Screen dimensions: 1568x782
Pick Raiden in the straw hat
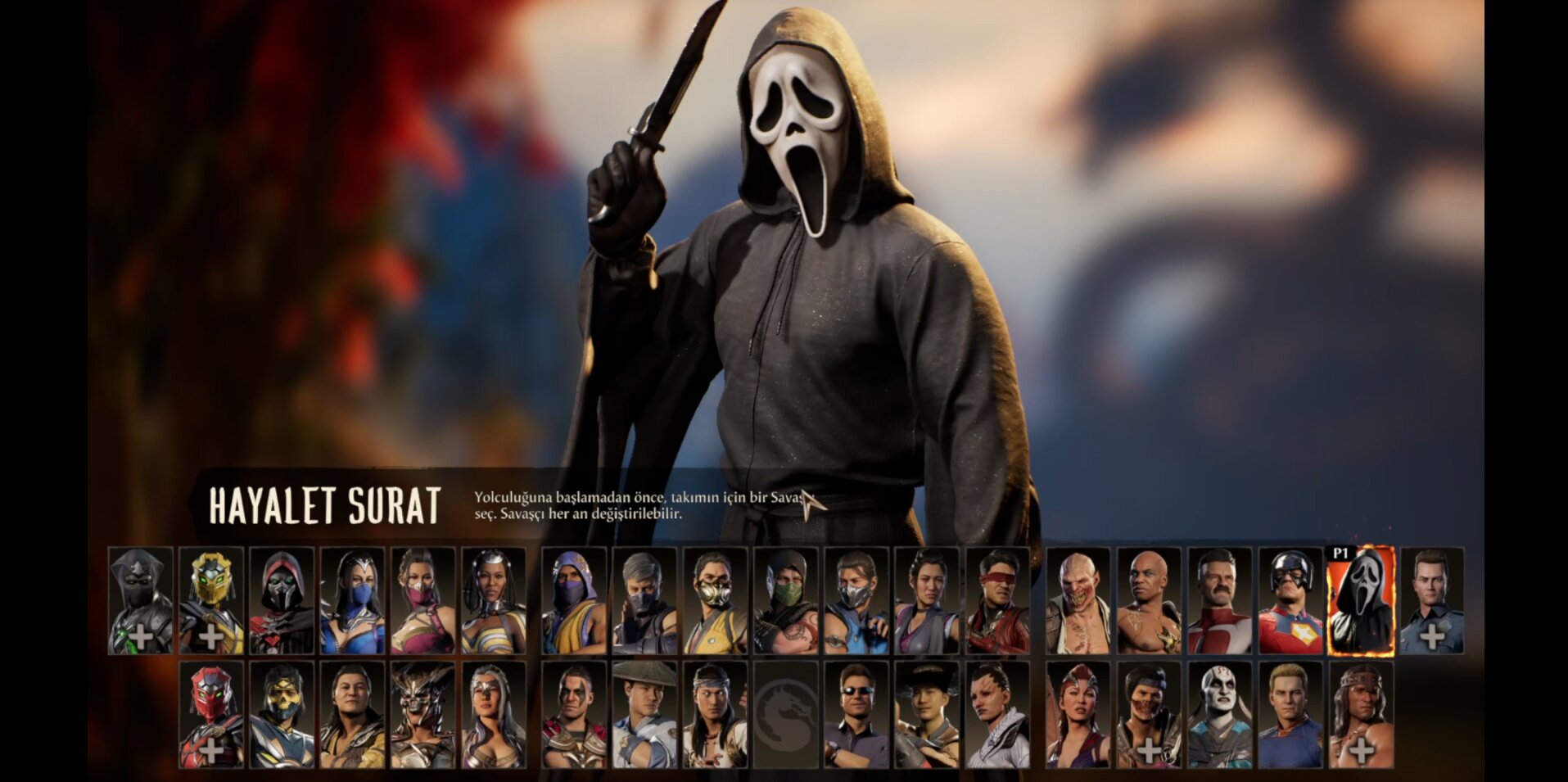[x=644, y=715]
